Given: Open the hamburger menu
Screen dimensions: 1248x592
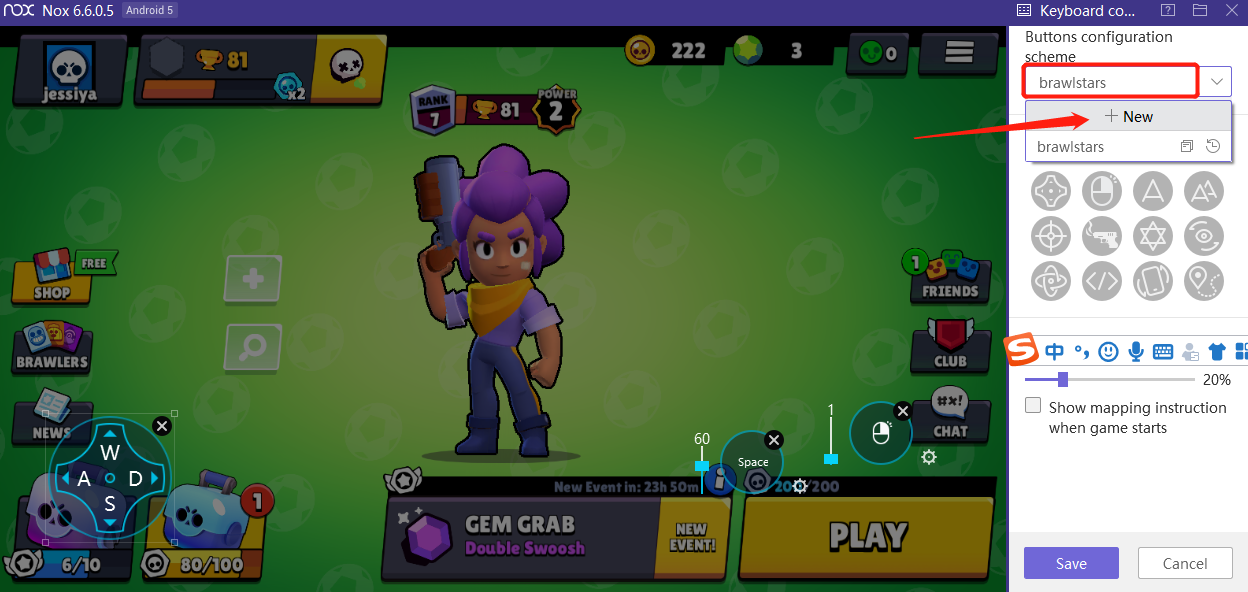Looking at the screenshot, I should pyautogui.click(x=959, y=52).
